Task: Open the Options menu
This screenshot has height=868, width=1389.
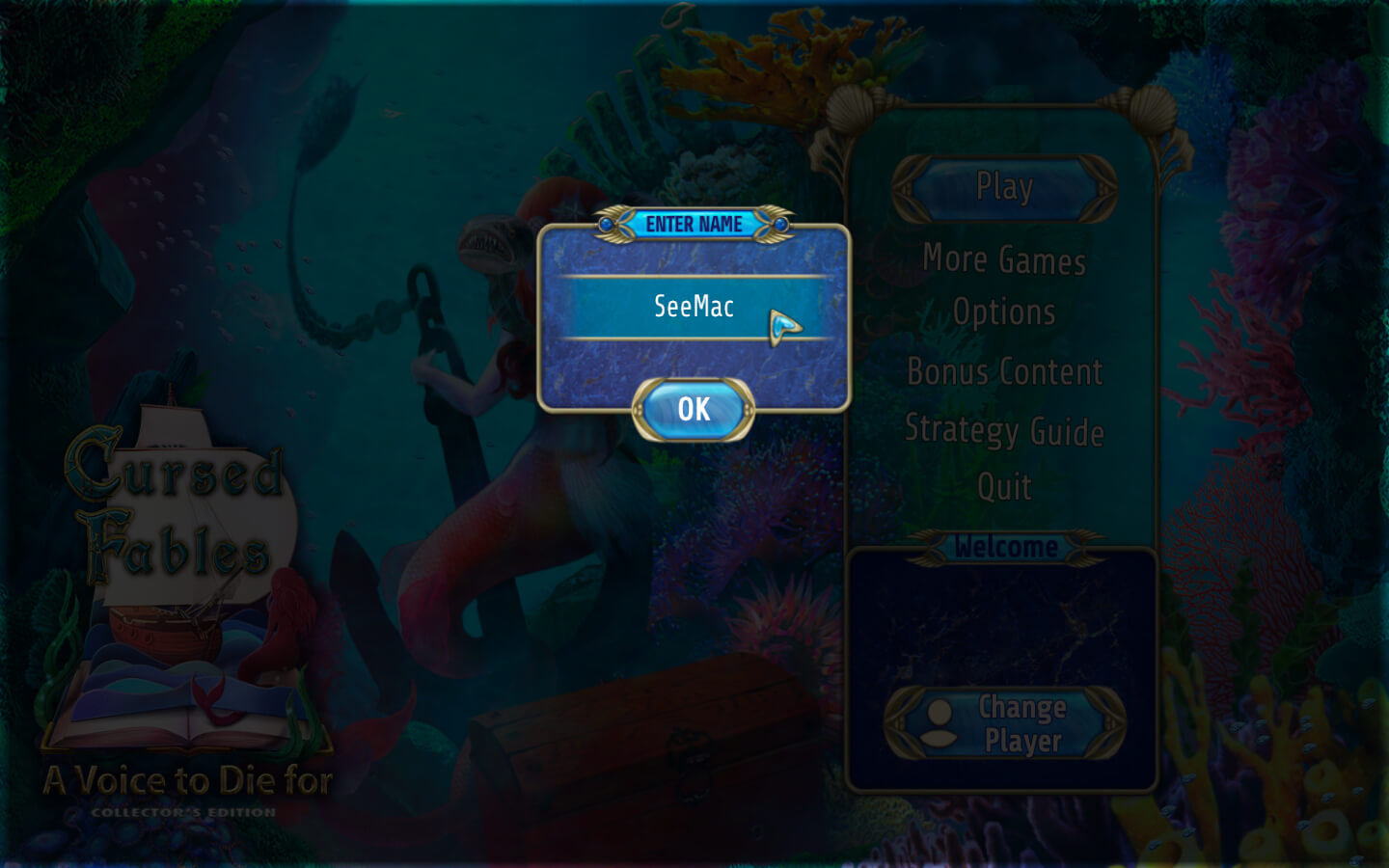Action: pos(1004,312)
